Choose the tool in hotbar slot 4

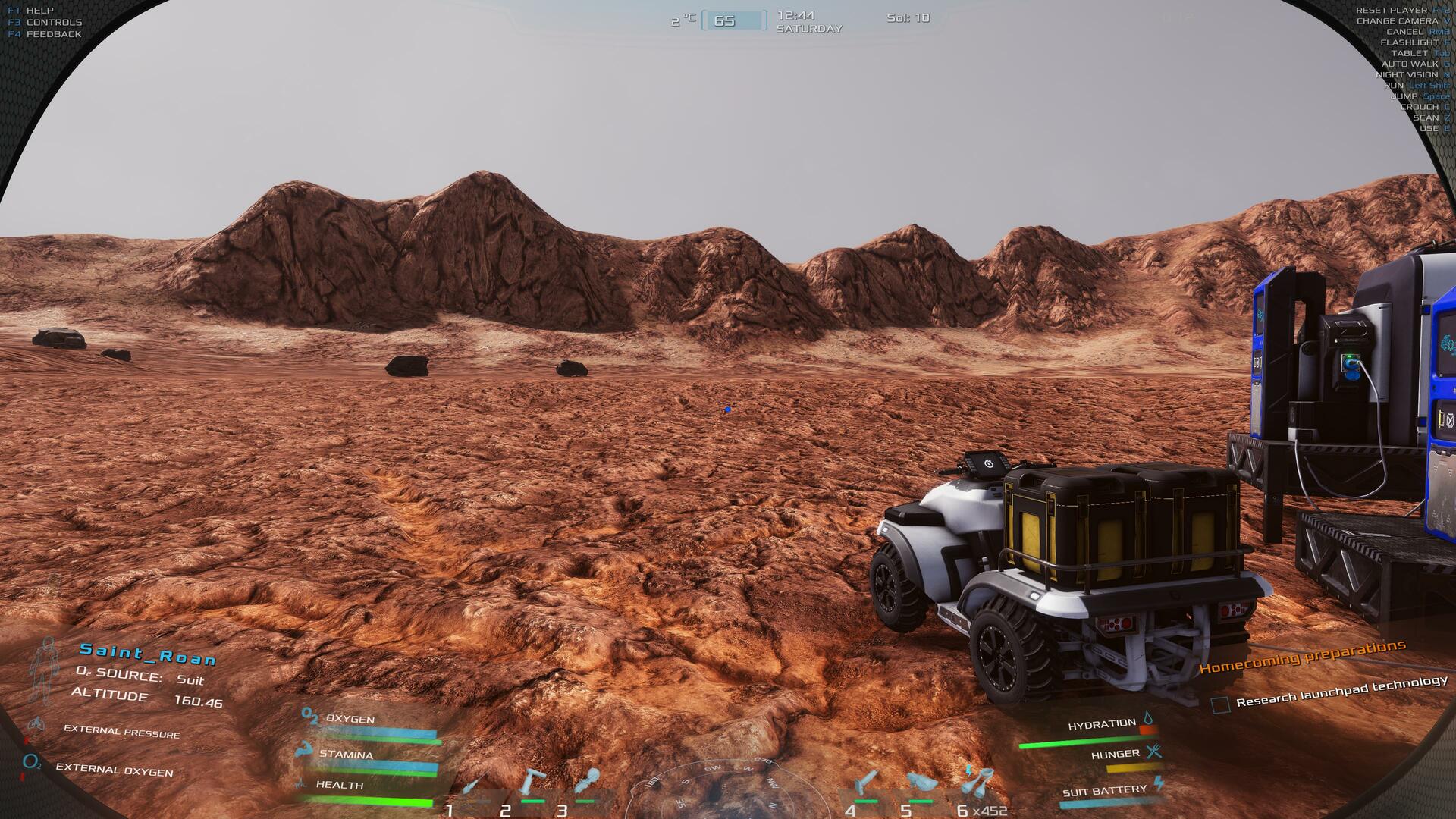coord(865,783)
